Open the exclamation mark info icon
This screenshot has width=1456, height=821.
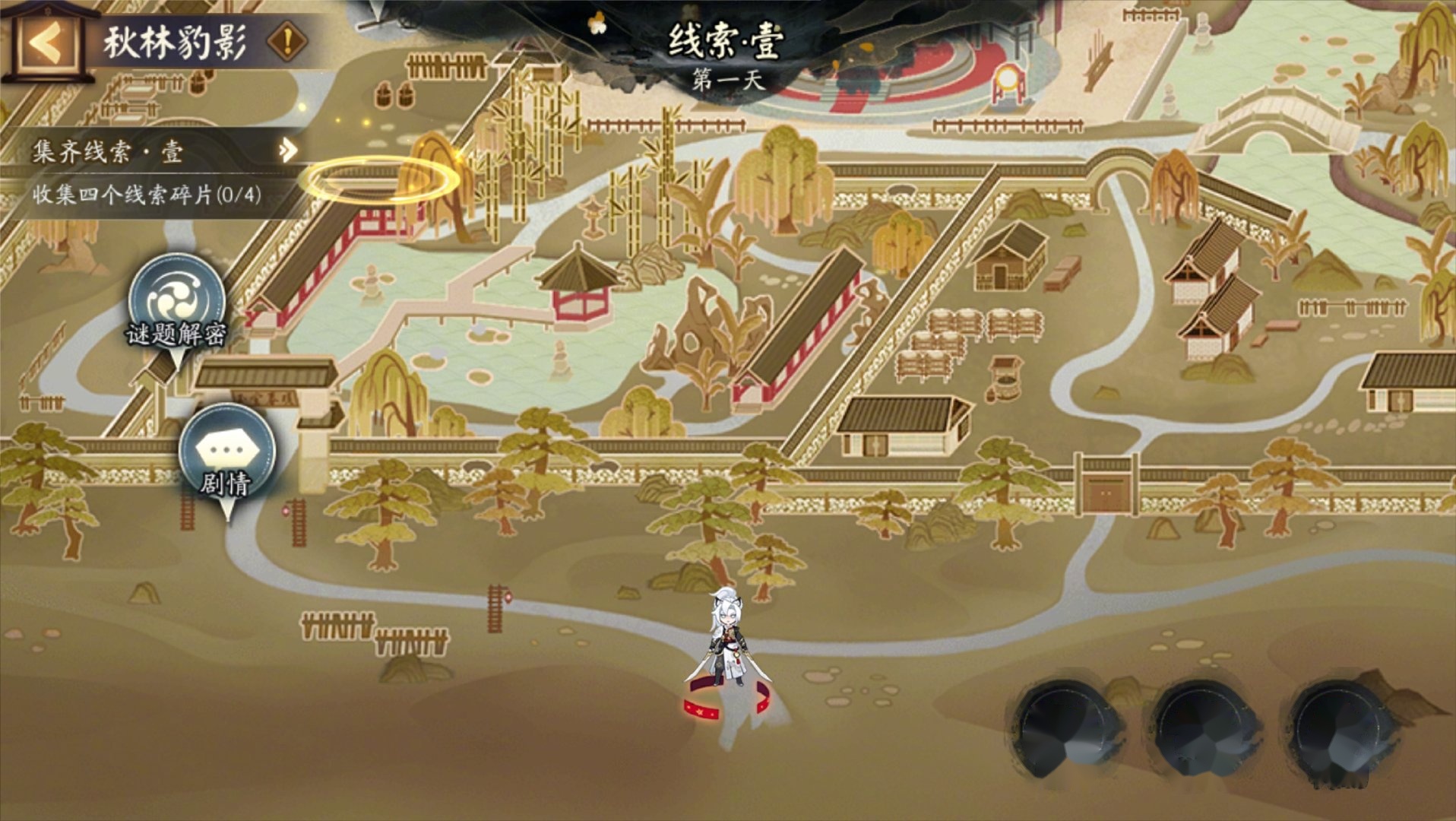pyautogui.click(x=287, y=42)
